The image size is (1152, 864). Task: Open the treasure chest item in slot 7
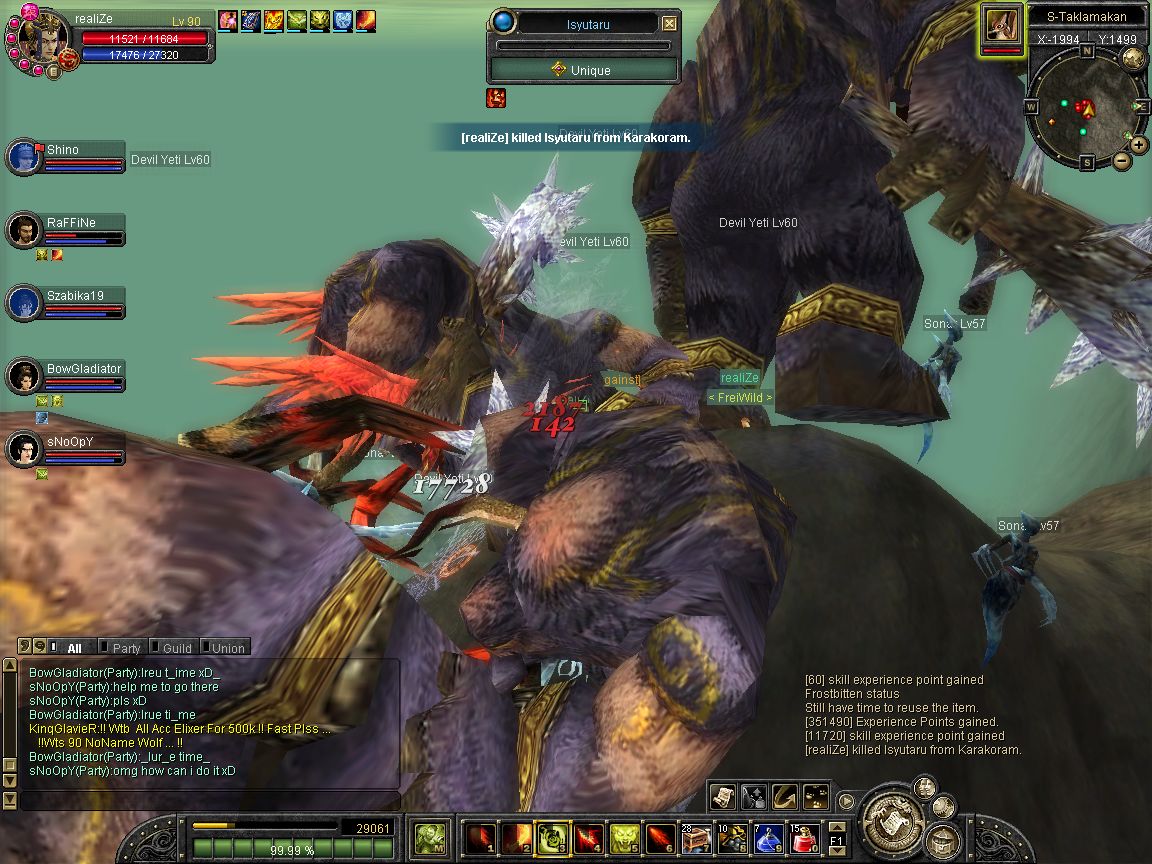pos(697,837)
